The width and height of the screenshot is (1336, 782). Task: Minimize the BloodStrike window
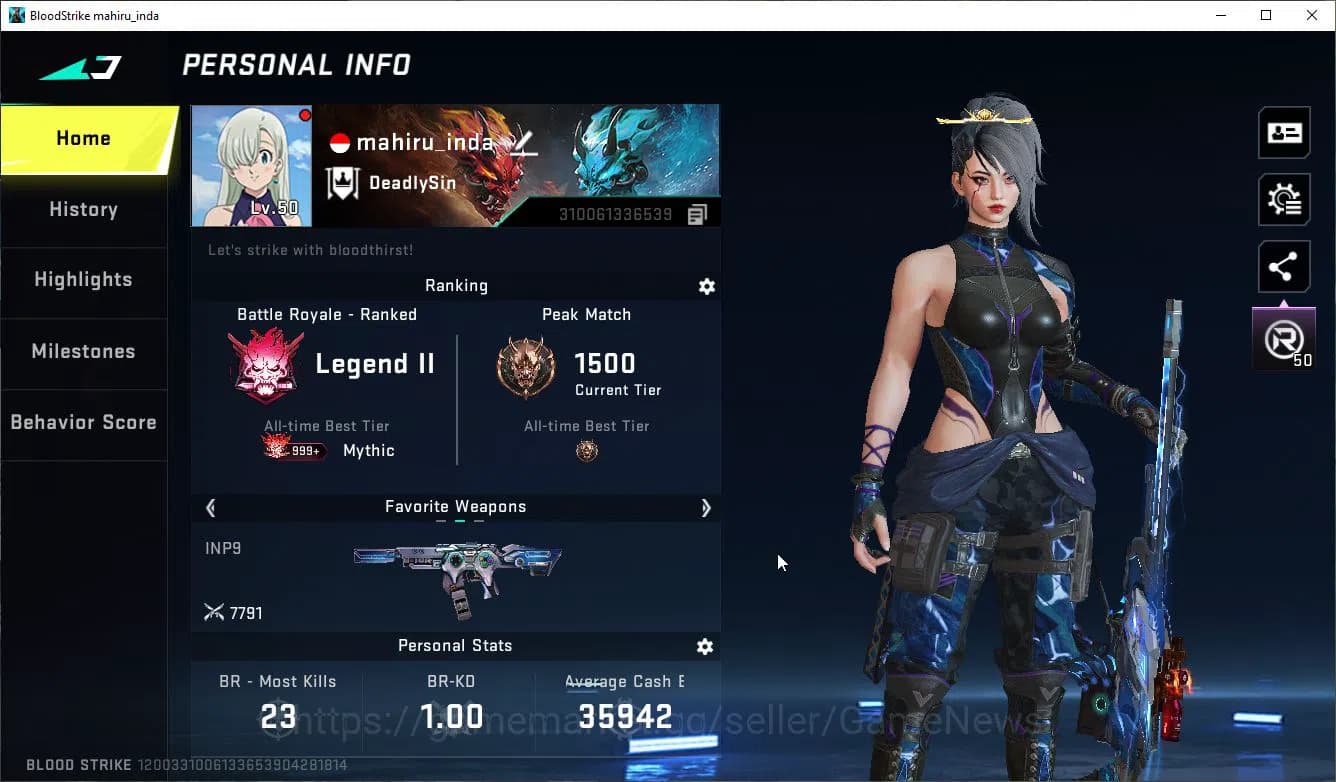click(1221, 15)
